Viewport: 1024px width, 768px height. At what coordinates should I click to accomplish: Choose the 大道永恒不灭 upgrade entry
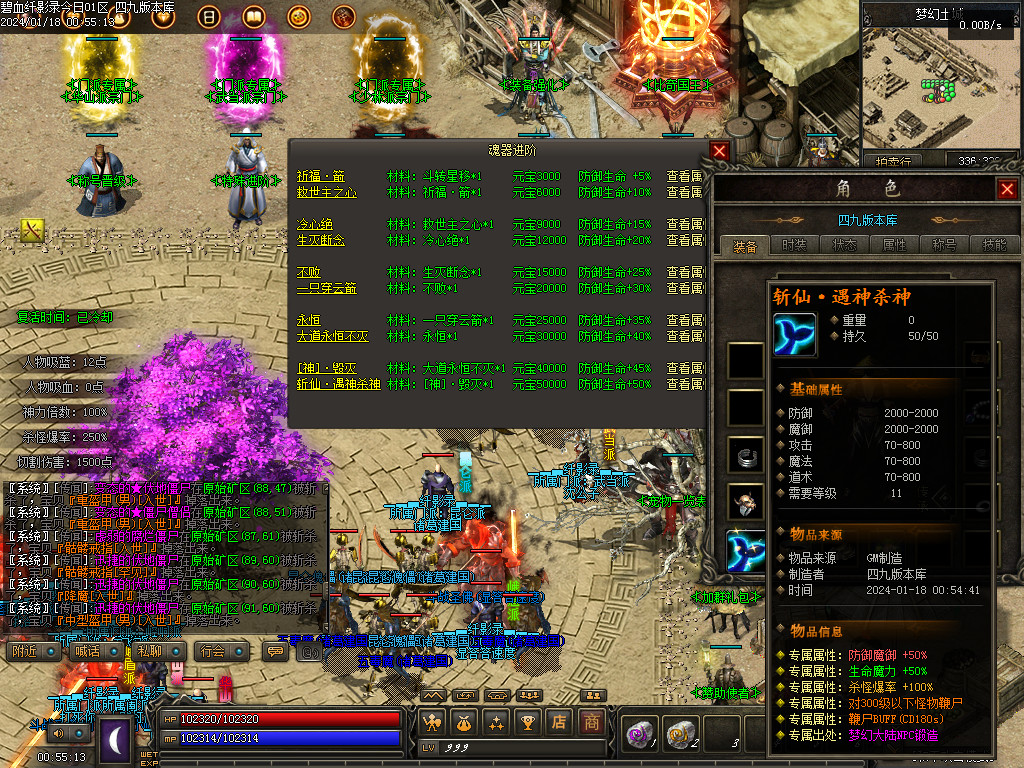tap(332, 336)
